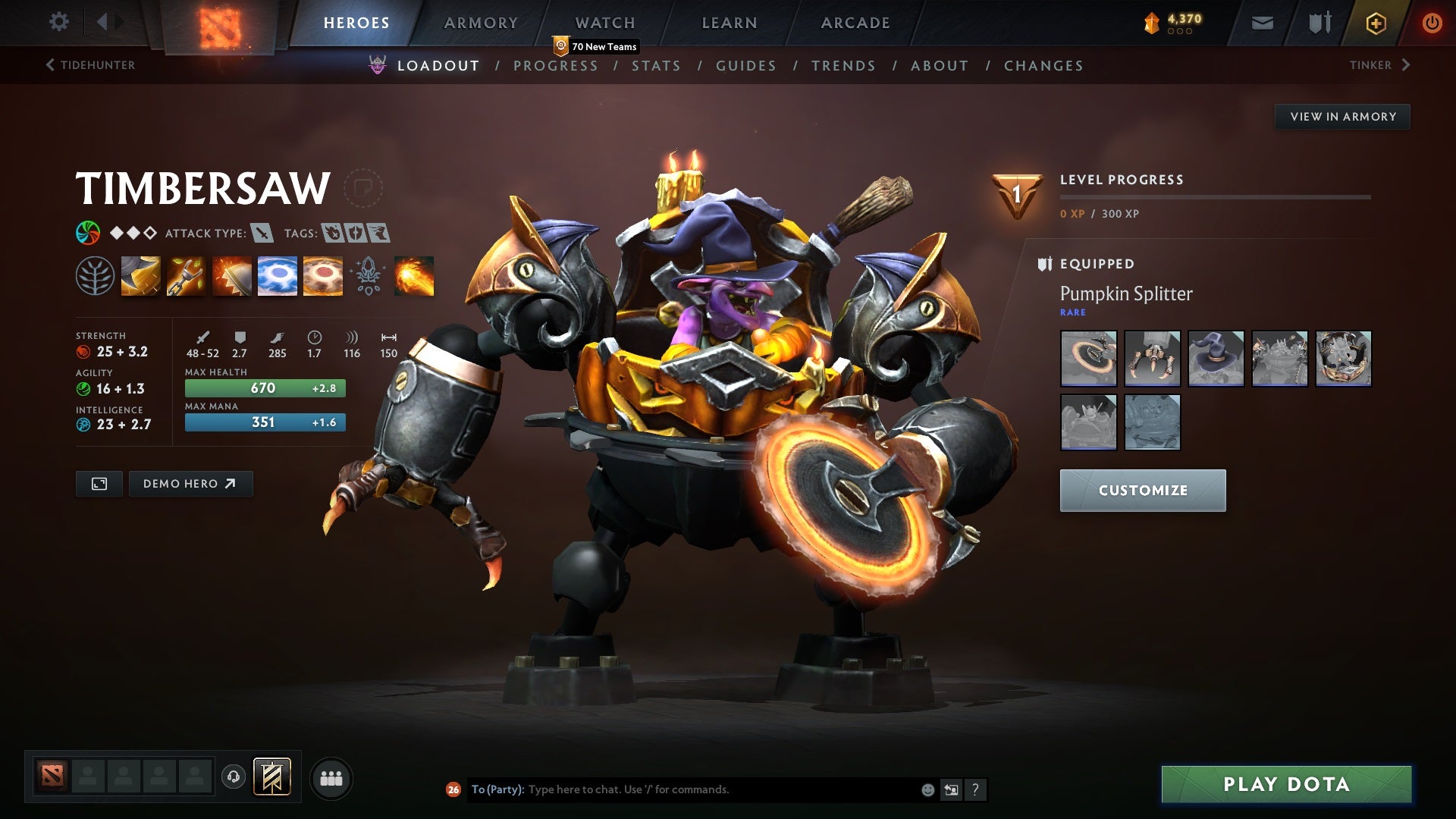Insert an emoticon into chat

click(927, 789)
